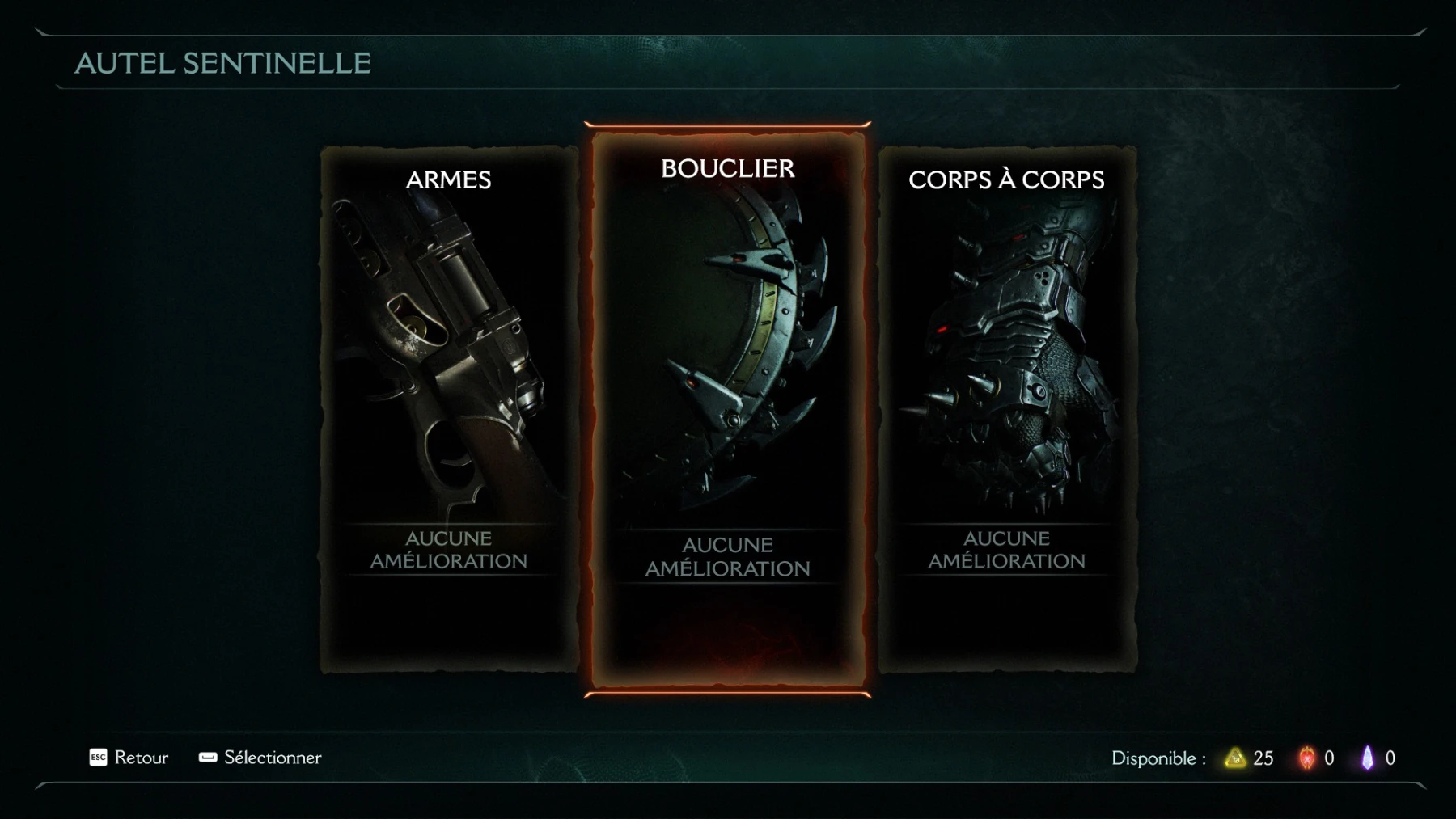Go back with the Retour button
This screenshot has height=819, width=1456.
(129, 758)
